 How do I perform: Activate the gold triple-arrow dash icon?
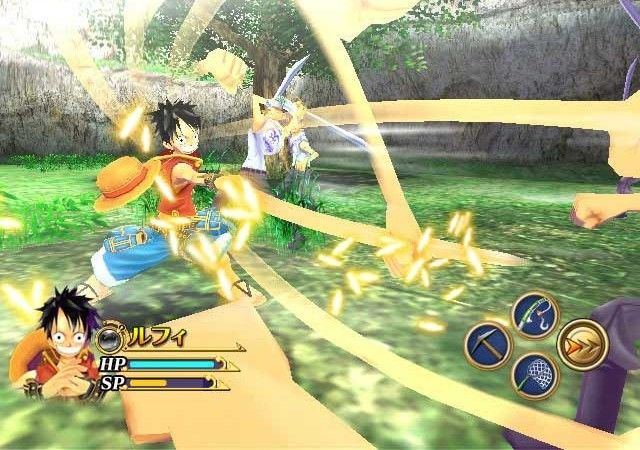click(582, 345)
